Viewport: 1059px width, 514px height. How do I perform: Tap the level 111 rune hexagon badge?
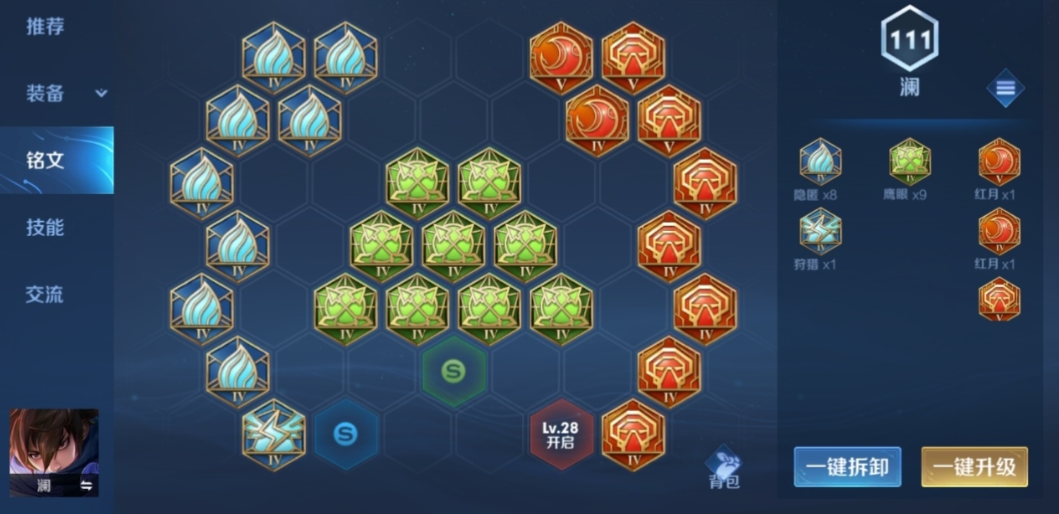[x=909, y=40]
